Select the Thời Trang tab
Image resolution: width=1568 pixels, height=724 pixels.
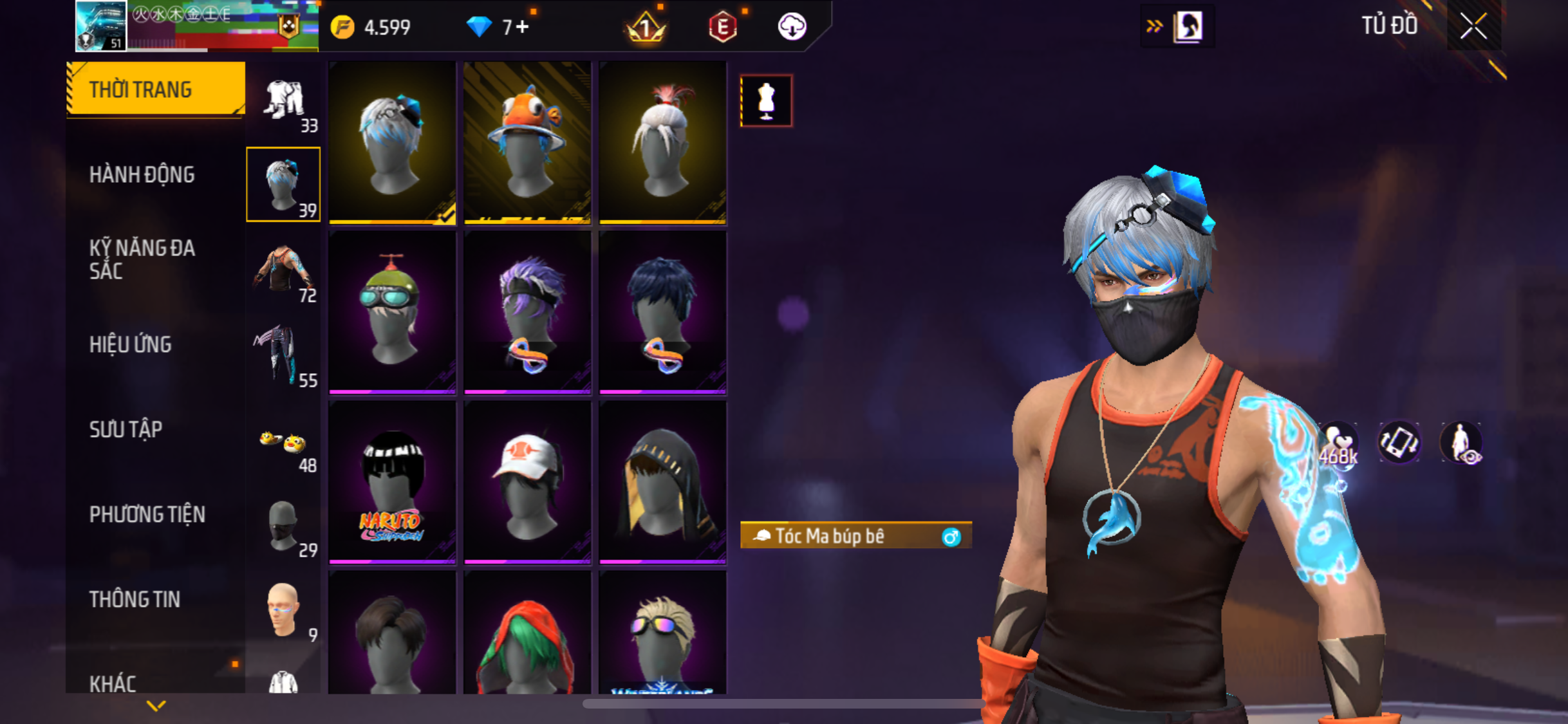pos(140,89)
